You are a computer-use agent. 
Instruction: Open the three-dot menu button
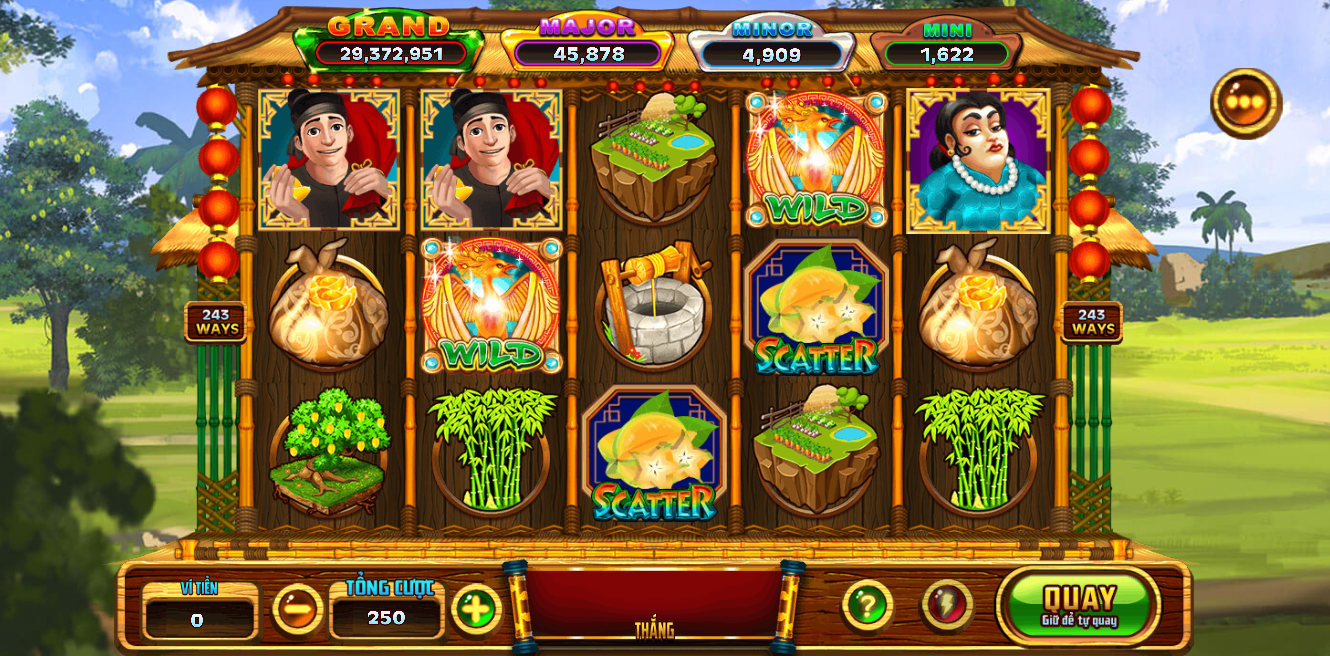pyautogui.click(x=1246, y=103)
